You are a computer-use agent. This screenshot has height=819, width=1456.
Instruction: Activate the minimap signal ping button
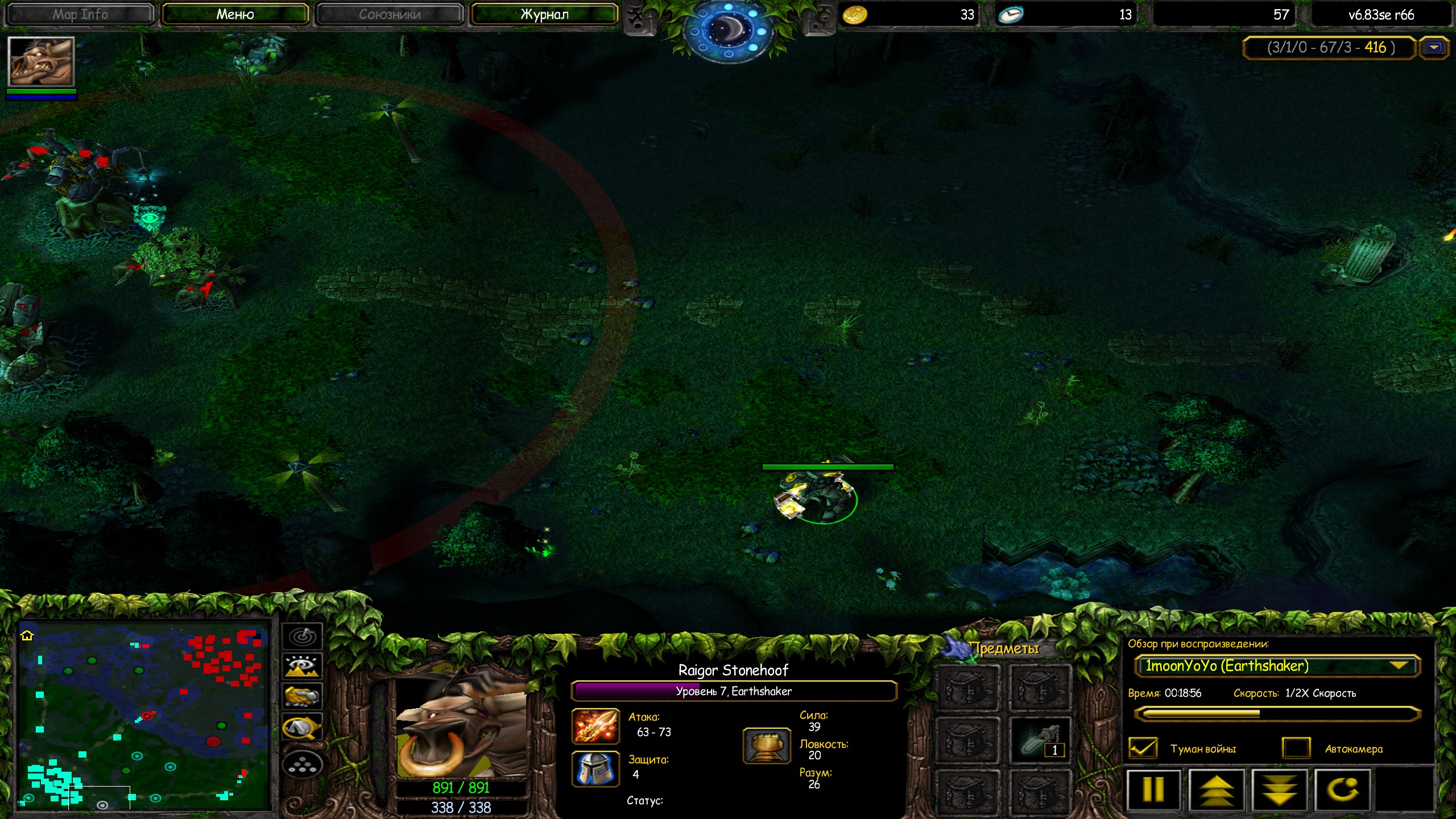pos(303,636)
